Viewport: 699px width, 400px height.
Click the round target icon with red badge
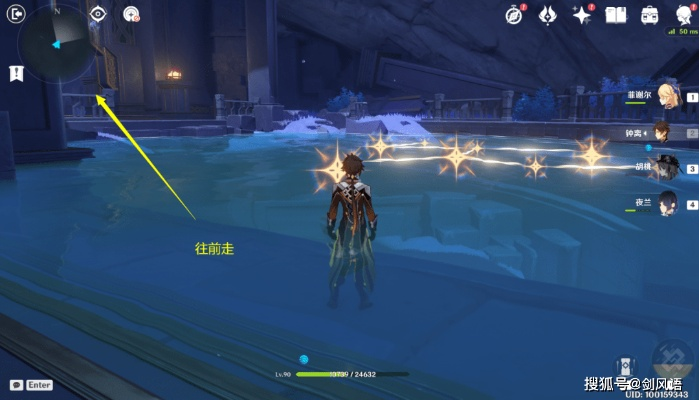(130, 14)
